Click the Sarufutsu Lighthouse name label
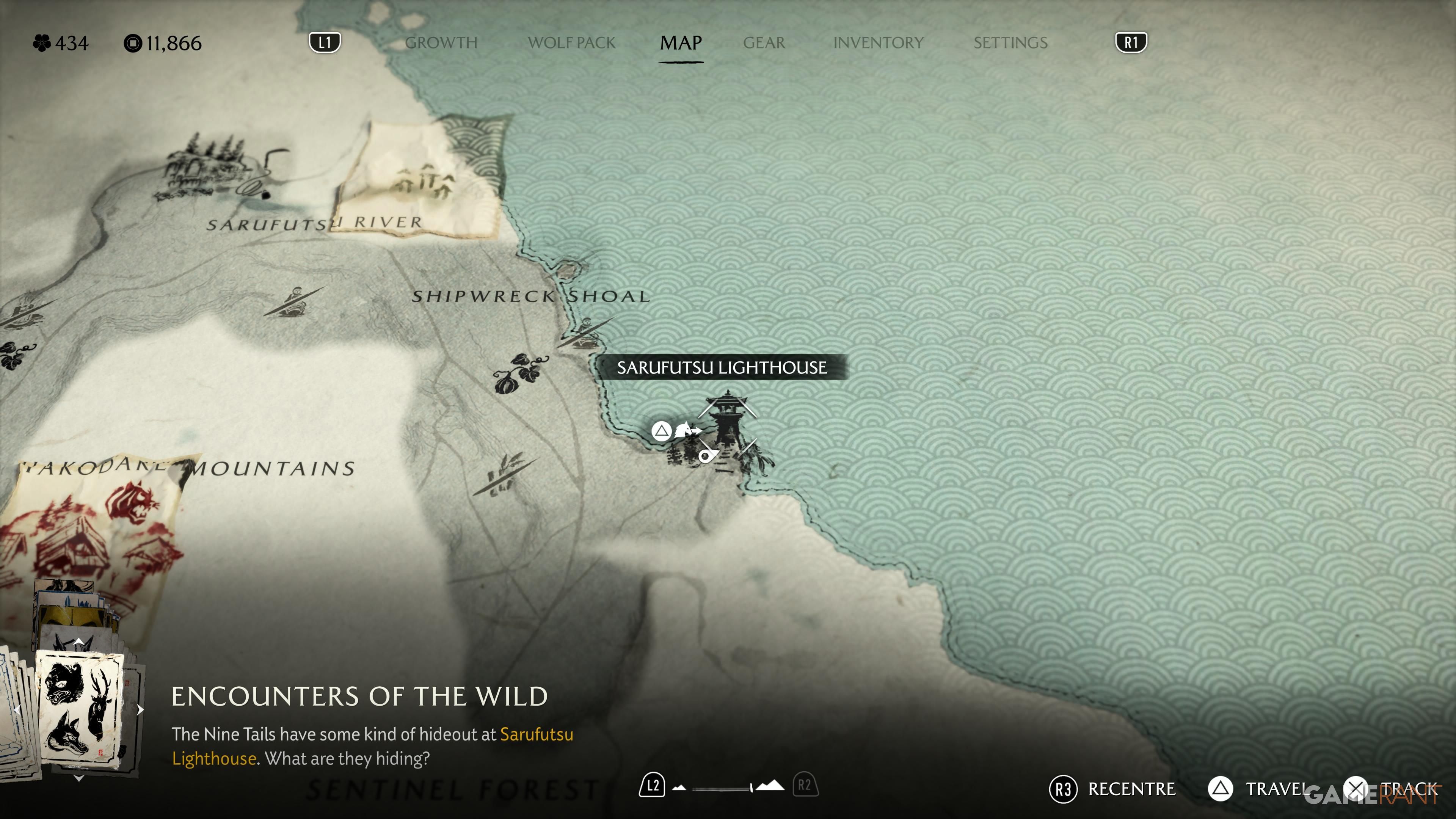The image size is (1456, 819). (721, 368)
